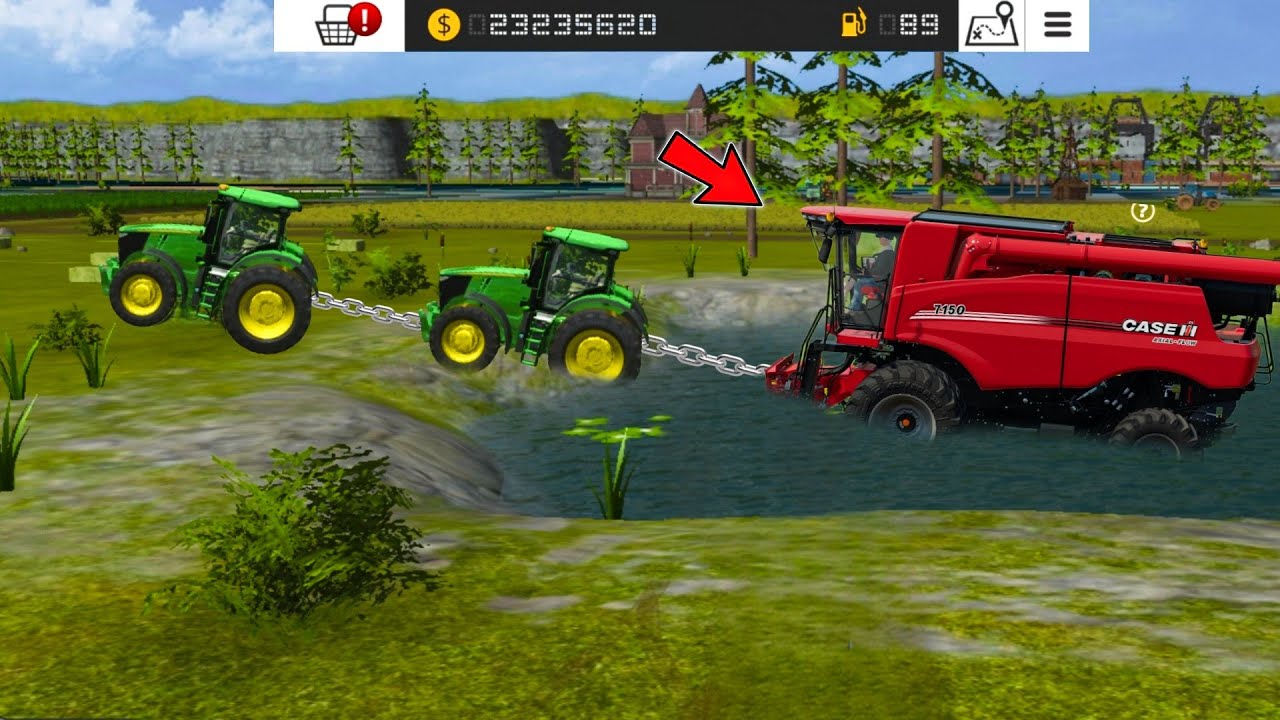This screenshot has height=720, width=1280.
Task: Open the map with the pin icon
Action: tap(992, 25)
